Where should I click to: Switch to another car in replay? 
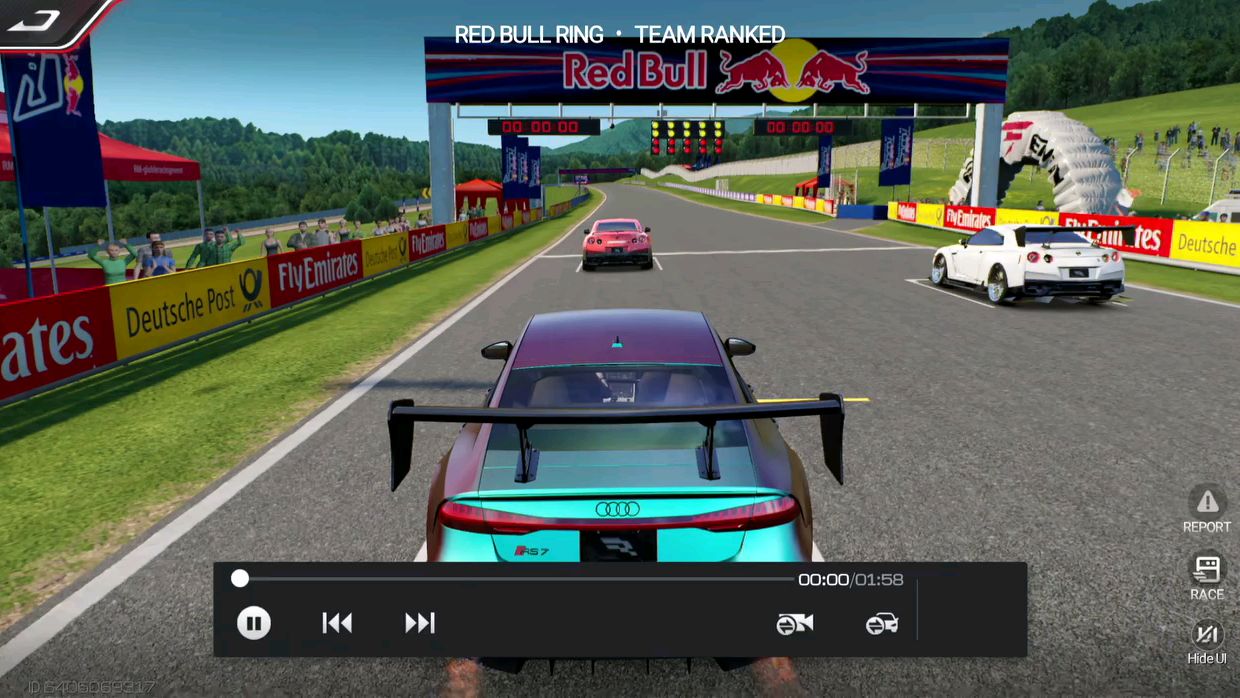click(881, 624)
